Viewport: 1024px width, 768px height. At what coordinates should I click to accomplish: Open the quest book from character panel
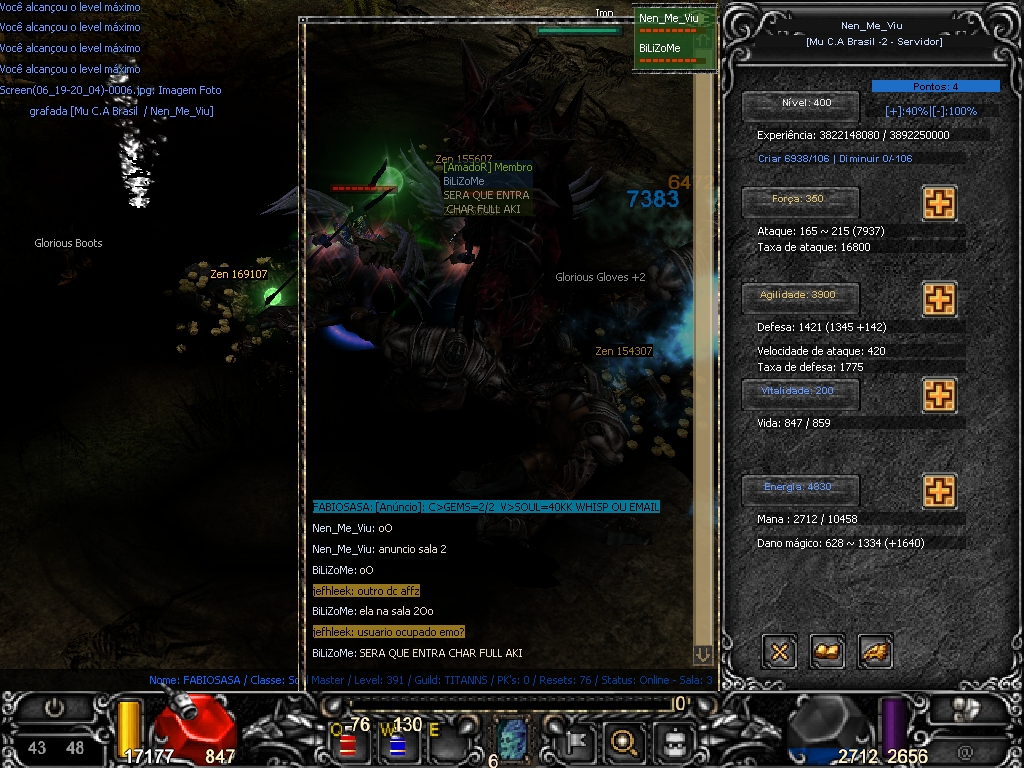[x=827, y=652]
